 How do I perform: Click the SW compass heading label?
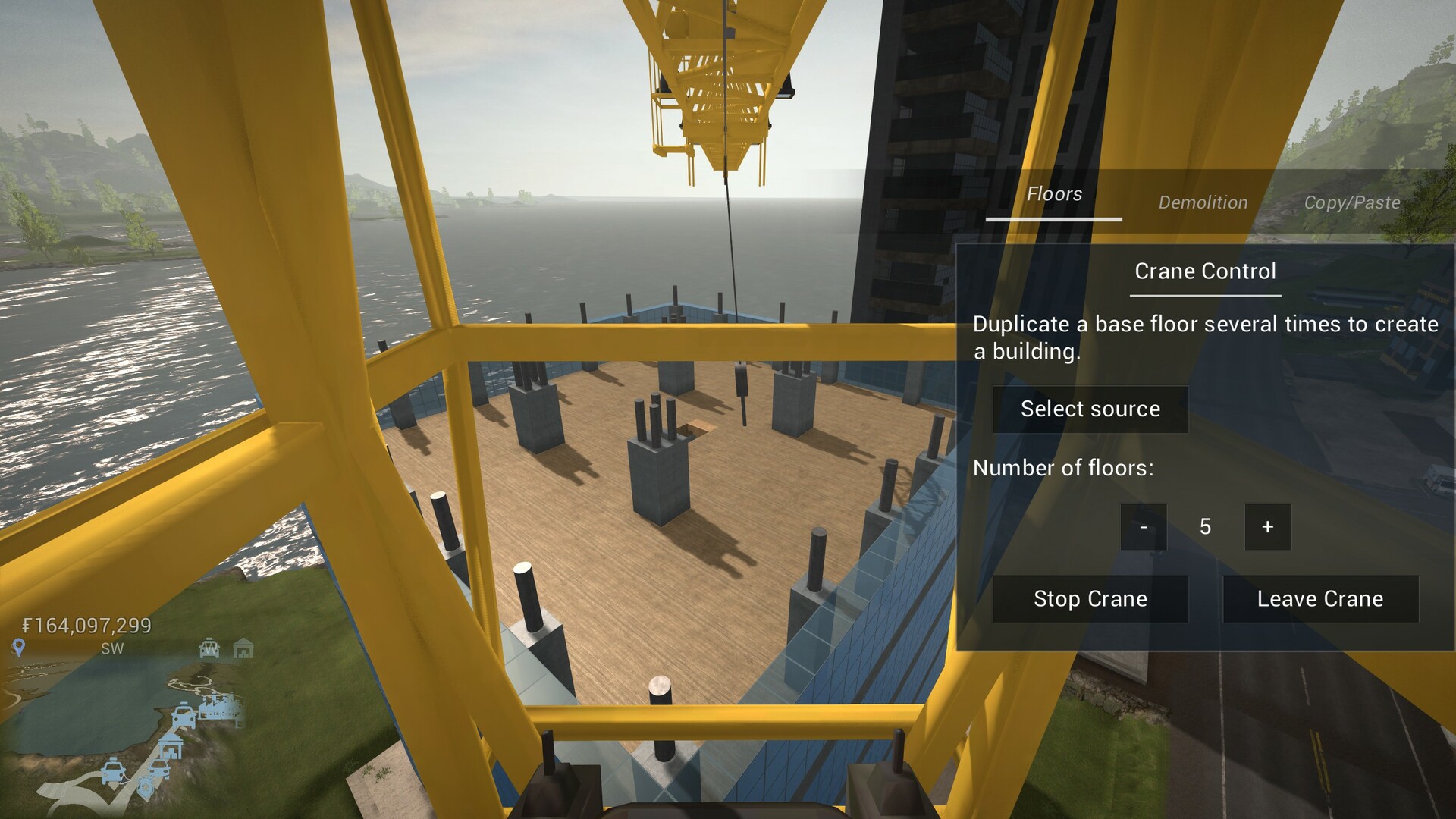pyautogui.click(x=112, y=648)
